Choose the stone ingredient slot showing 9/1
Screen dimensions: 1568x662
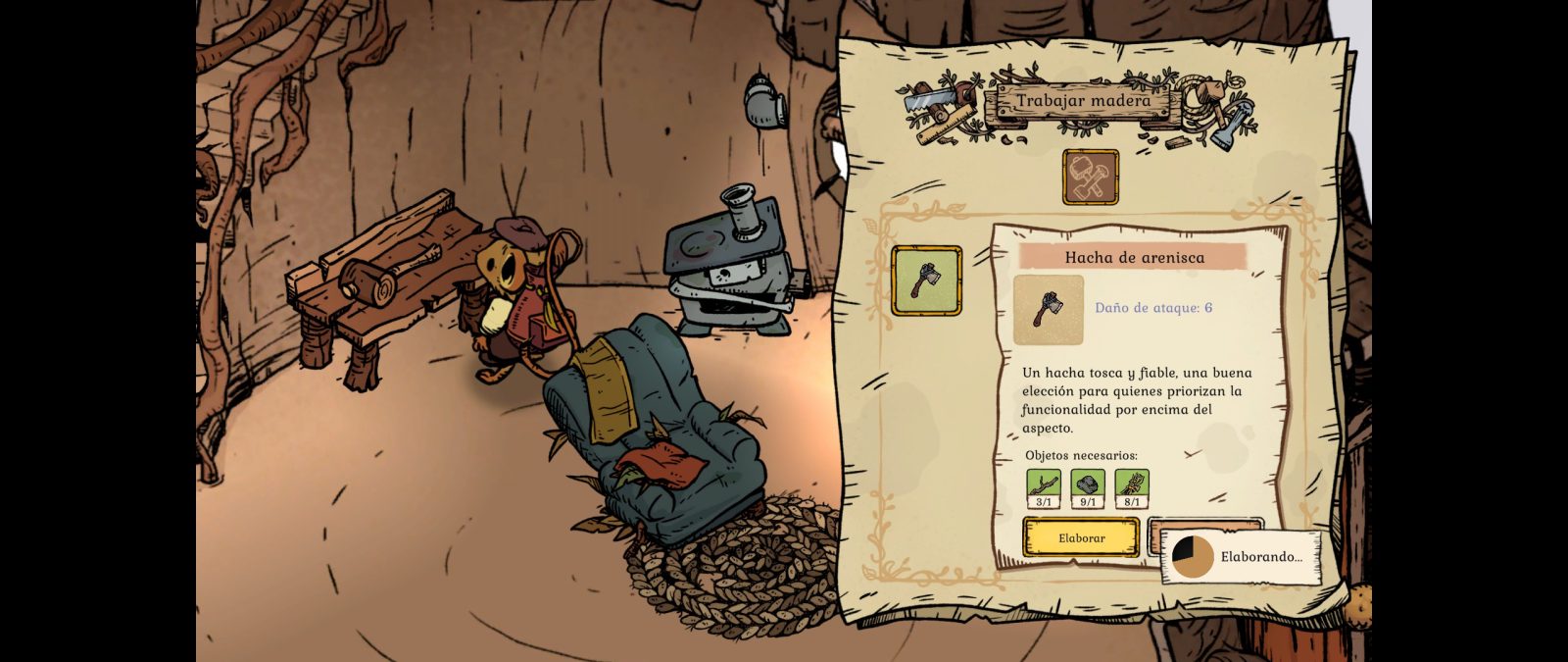tap(1088, 488)
